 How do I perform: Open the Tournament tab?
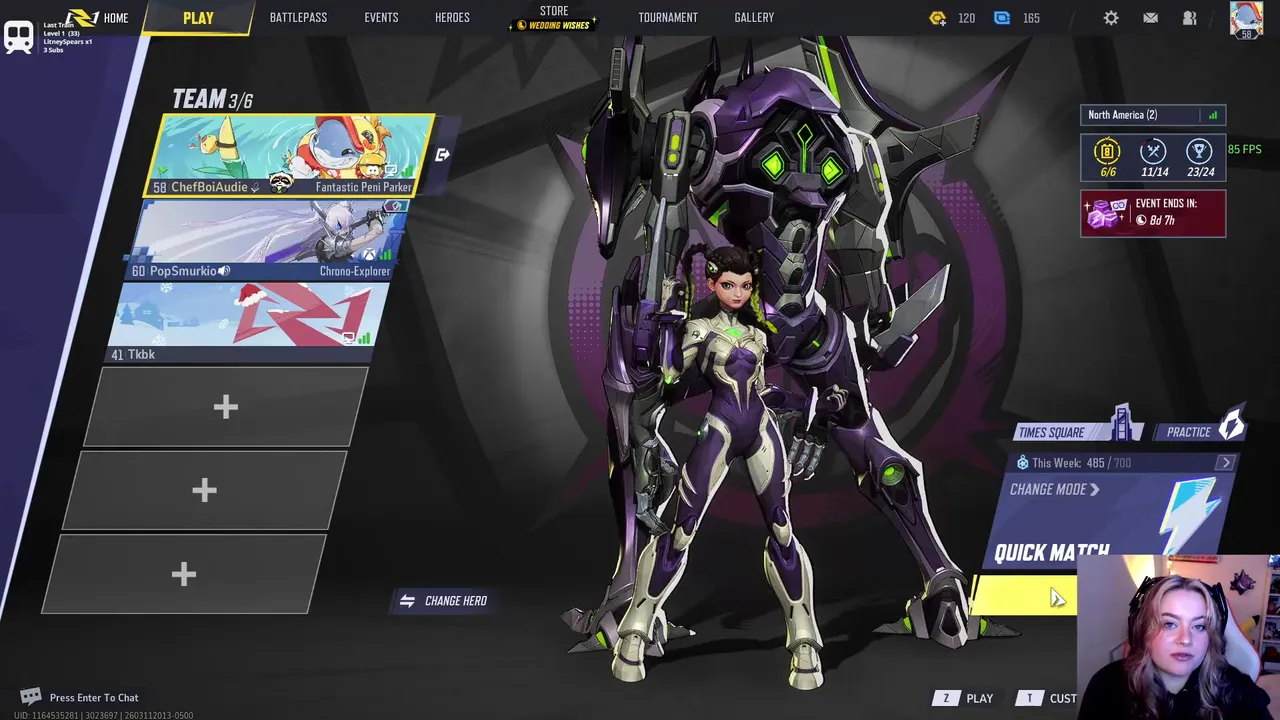tap(668, 18)
